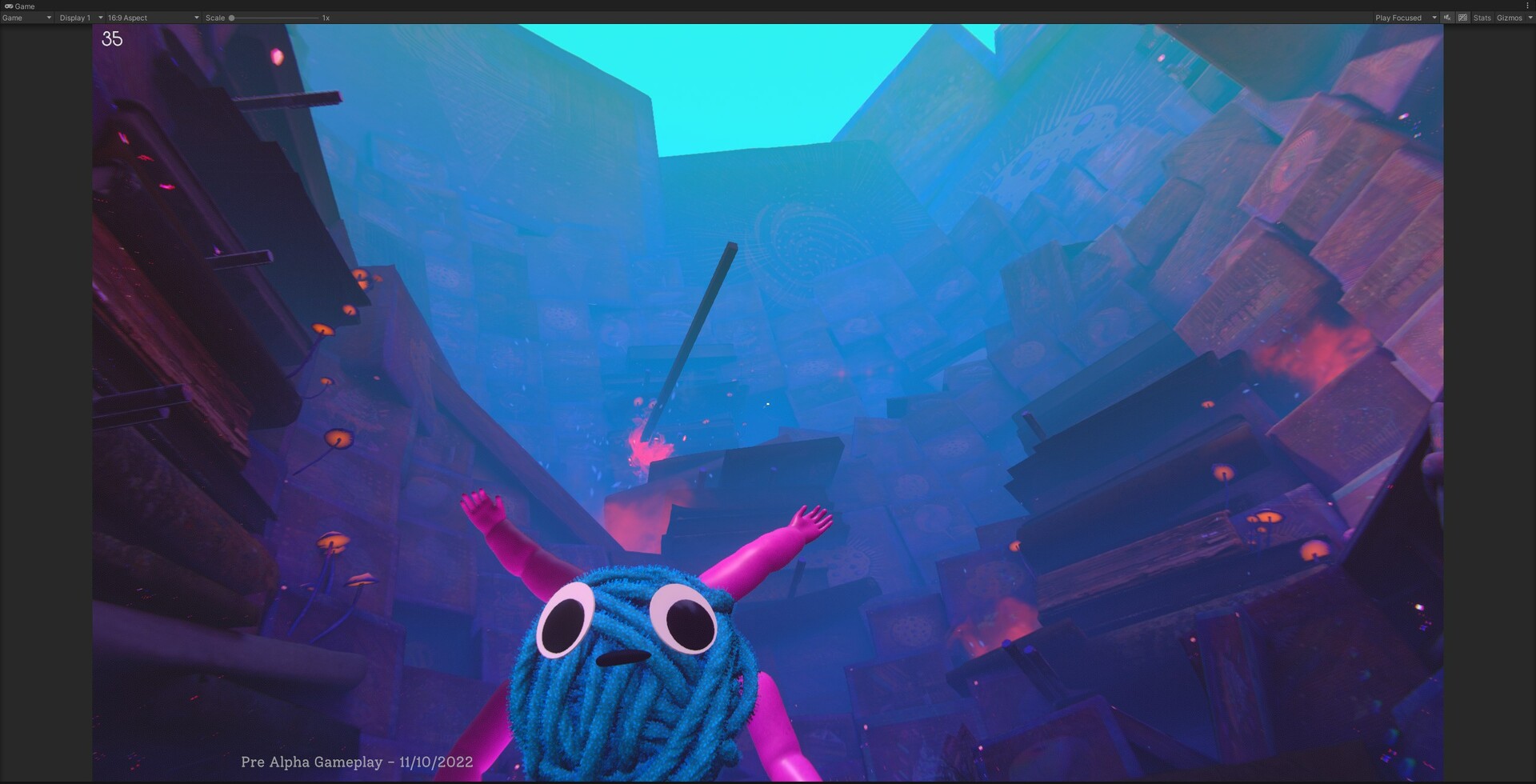
Task: Click the Scale slider handle
Action: coord(233,17)
